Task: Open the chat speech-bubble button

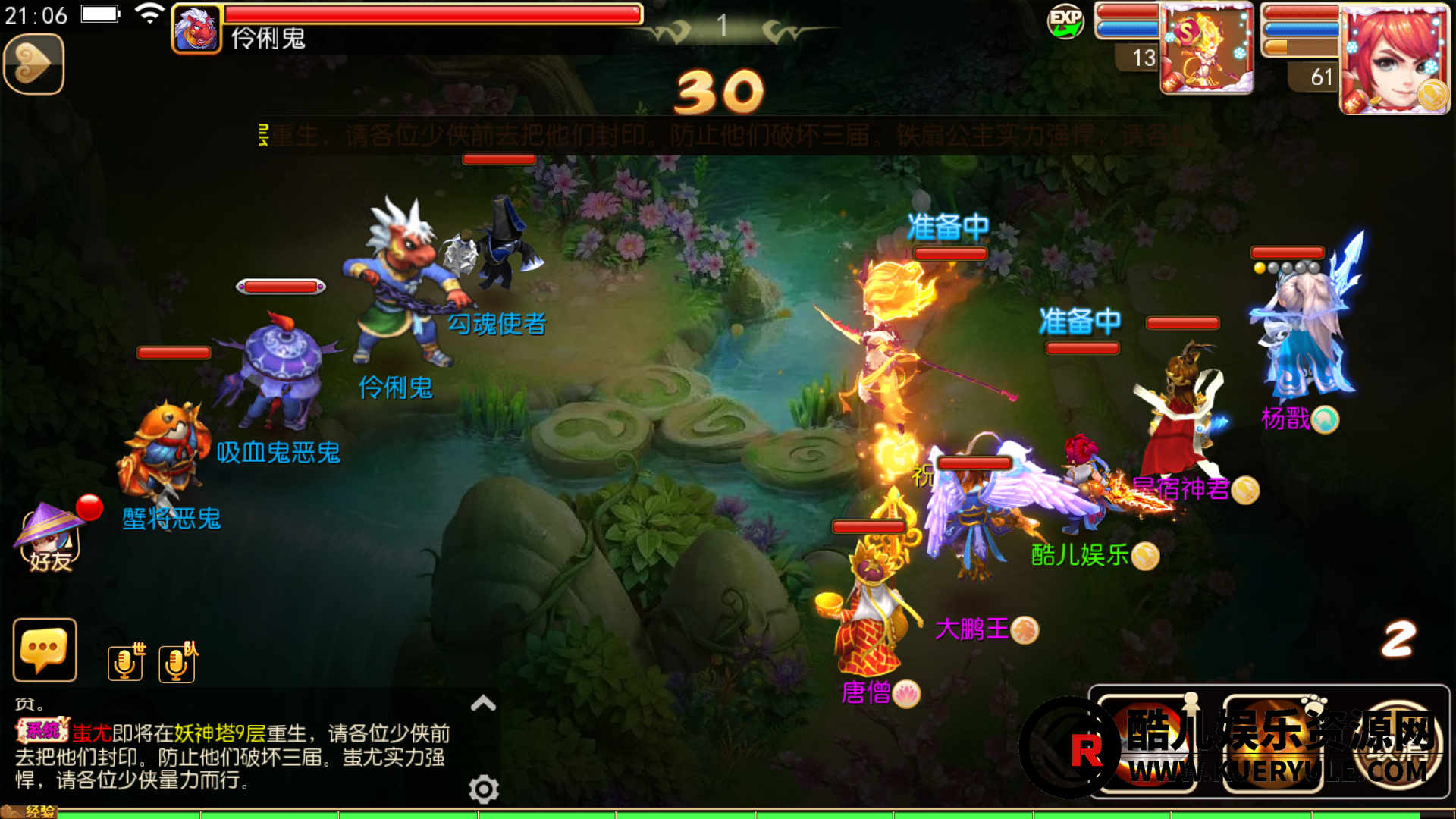Action: (x=45, y=650)
